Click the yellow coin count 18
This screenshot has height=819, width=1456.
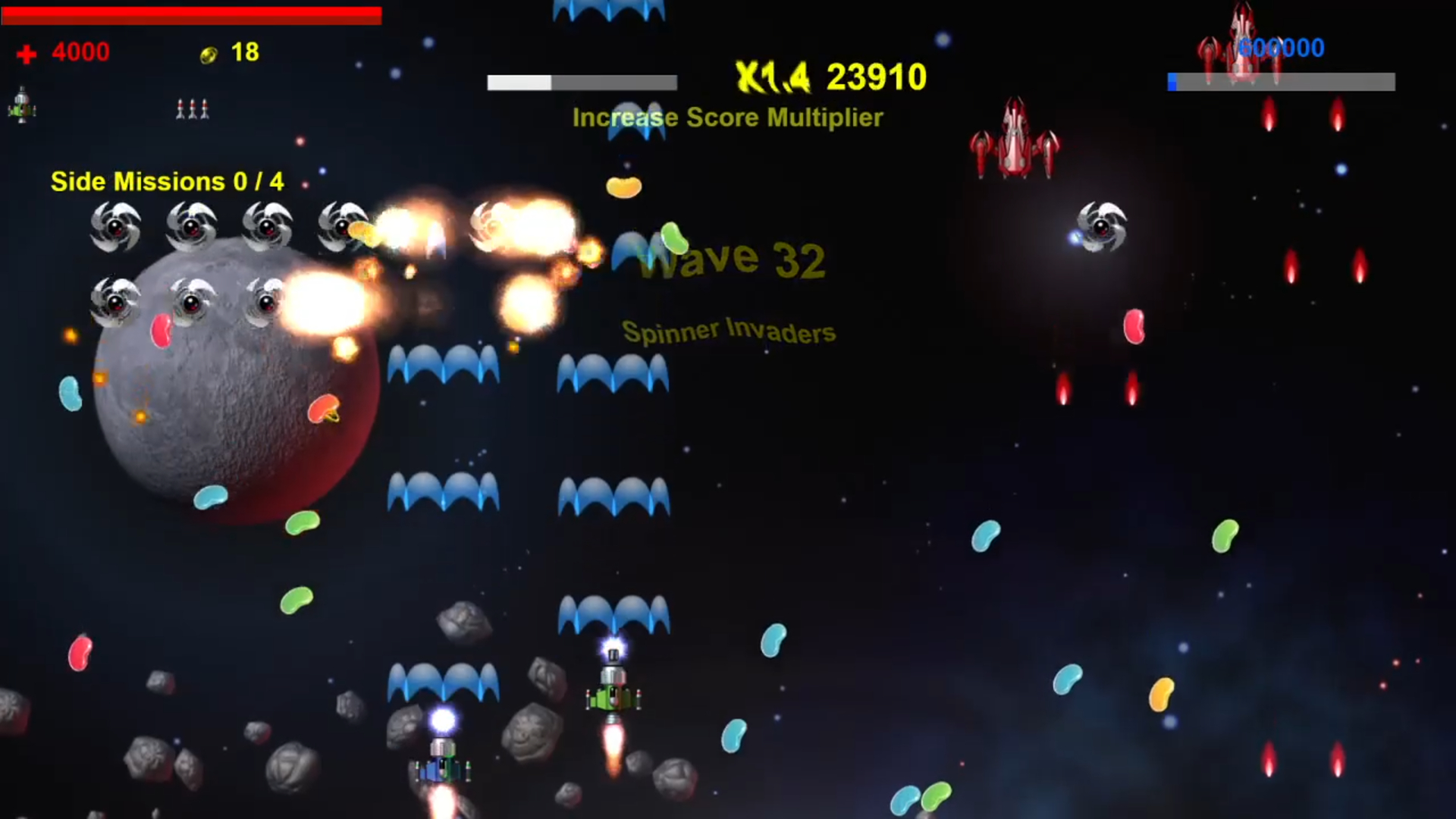point(245,52)
